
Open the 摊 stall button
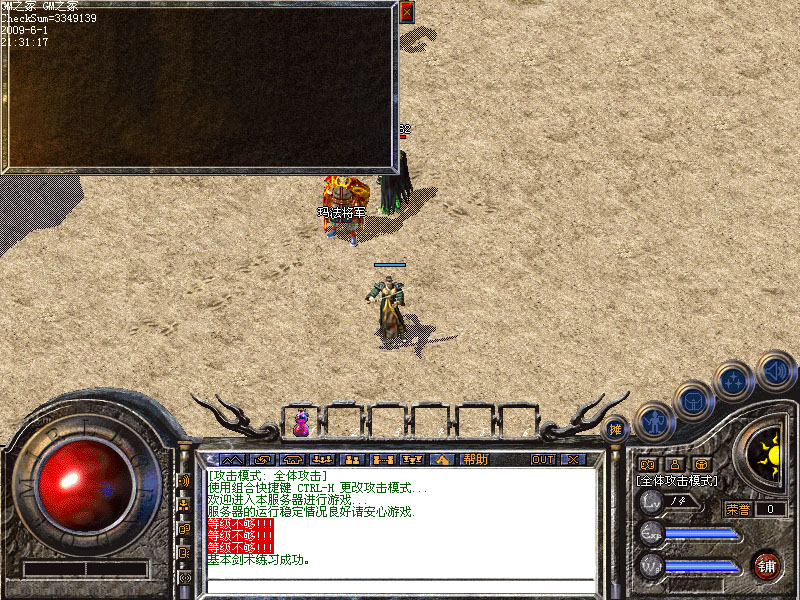tap(616, 428)
